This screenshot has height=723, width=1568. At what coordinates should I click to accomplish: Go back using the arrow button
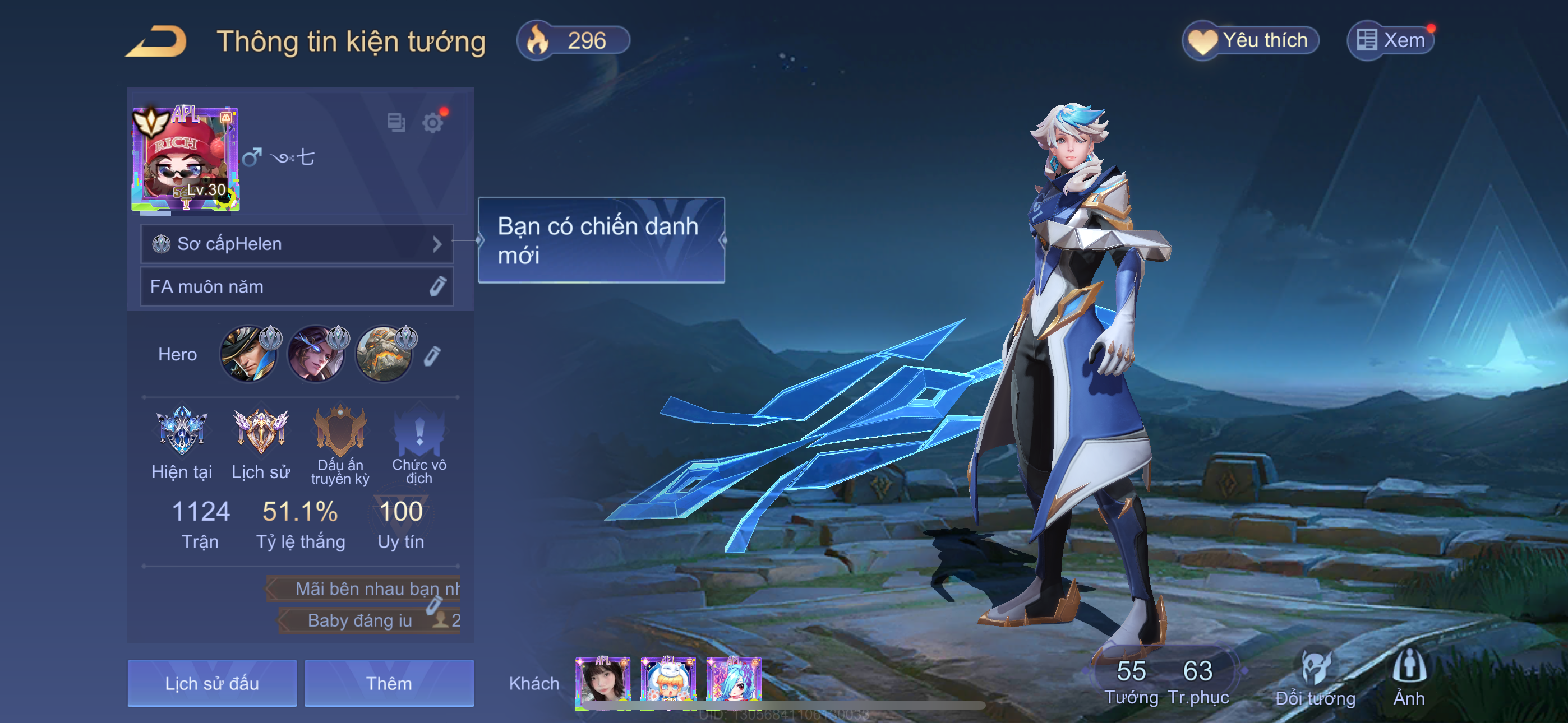pos(157,41)
